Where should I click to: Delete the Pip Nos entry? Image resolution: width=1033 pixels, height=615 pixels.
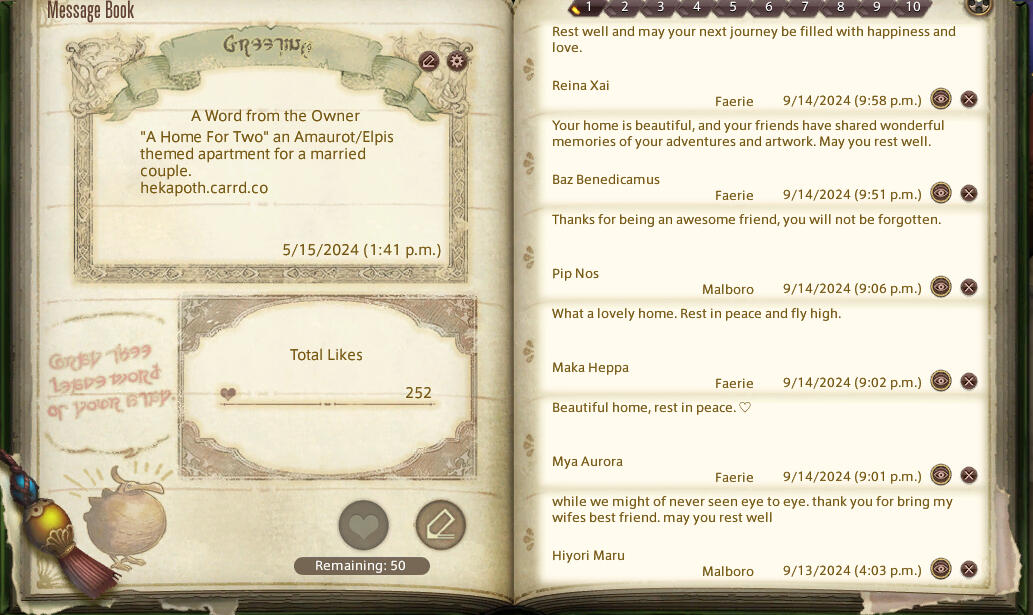[x=969, y=287]
